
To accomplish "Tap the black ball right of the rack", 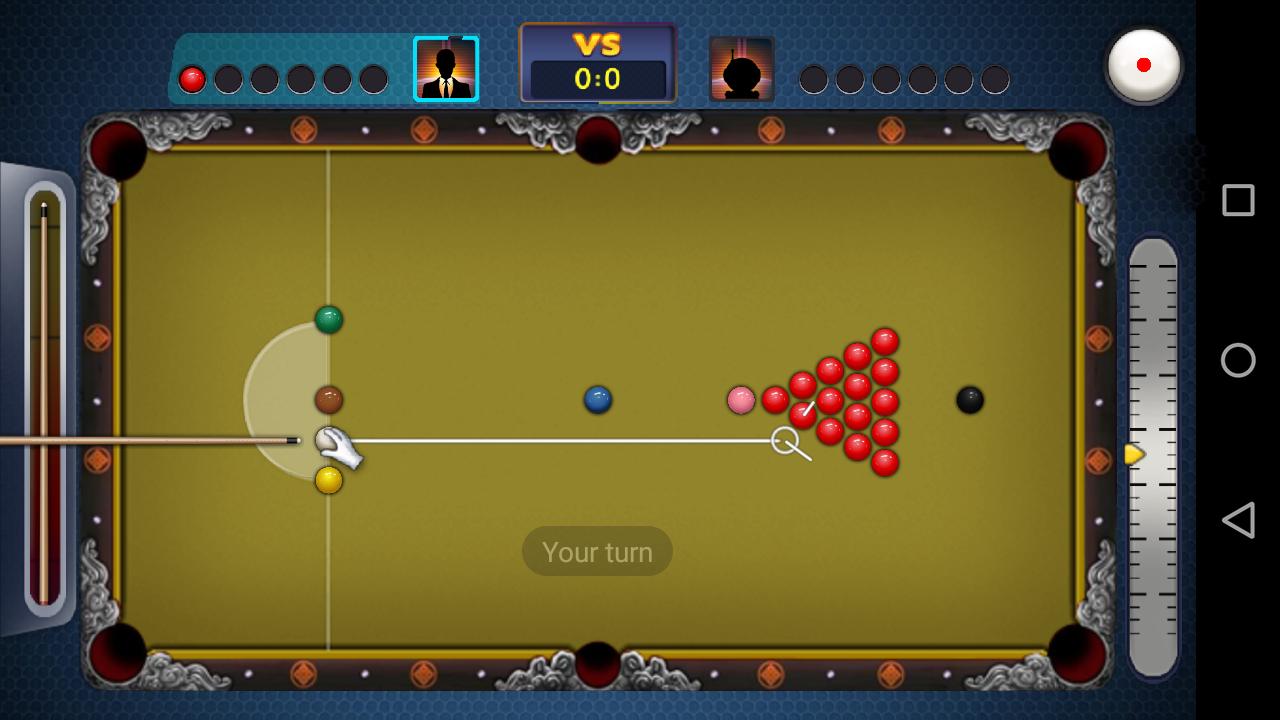I will (969, 399).
